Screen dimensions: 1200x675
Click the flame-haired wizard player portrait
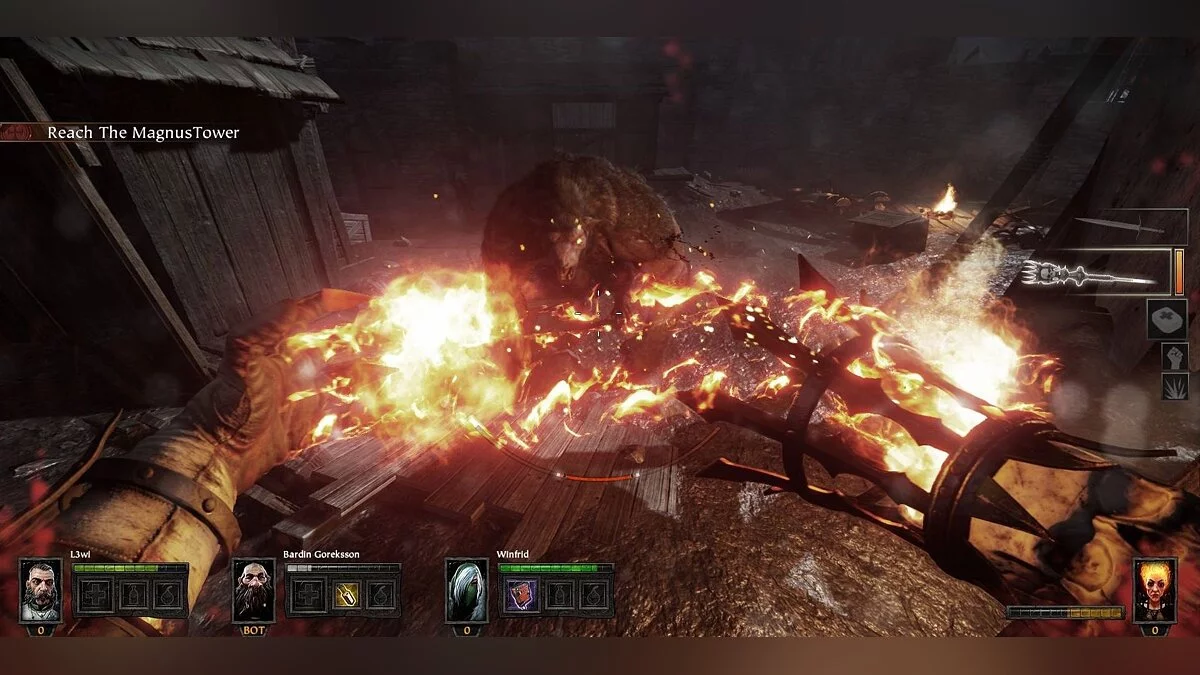click(1154, 591)
